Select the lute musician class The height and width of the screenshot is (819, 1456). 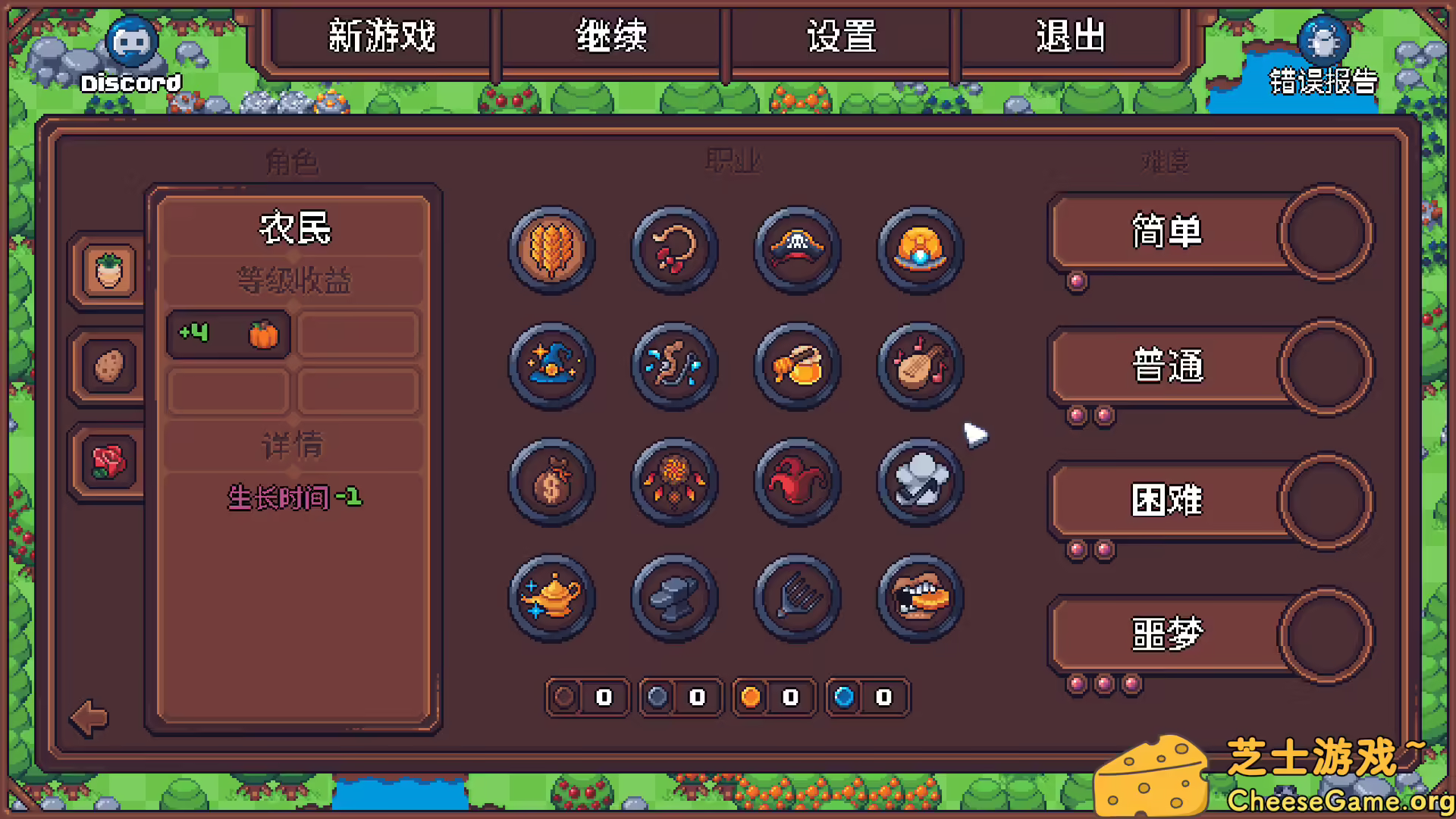click(x=920, y=366)
